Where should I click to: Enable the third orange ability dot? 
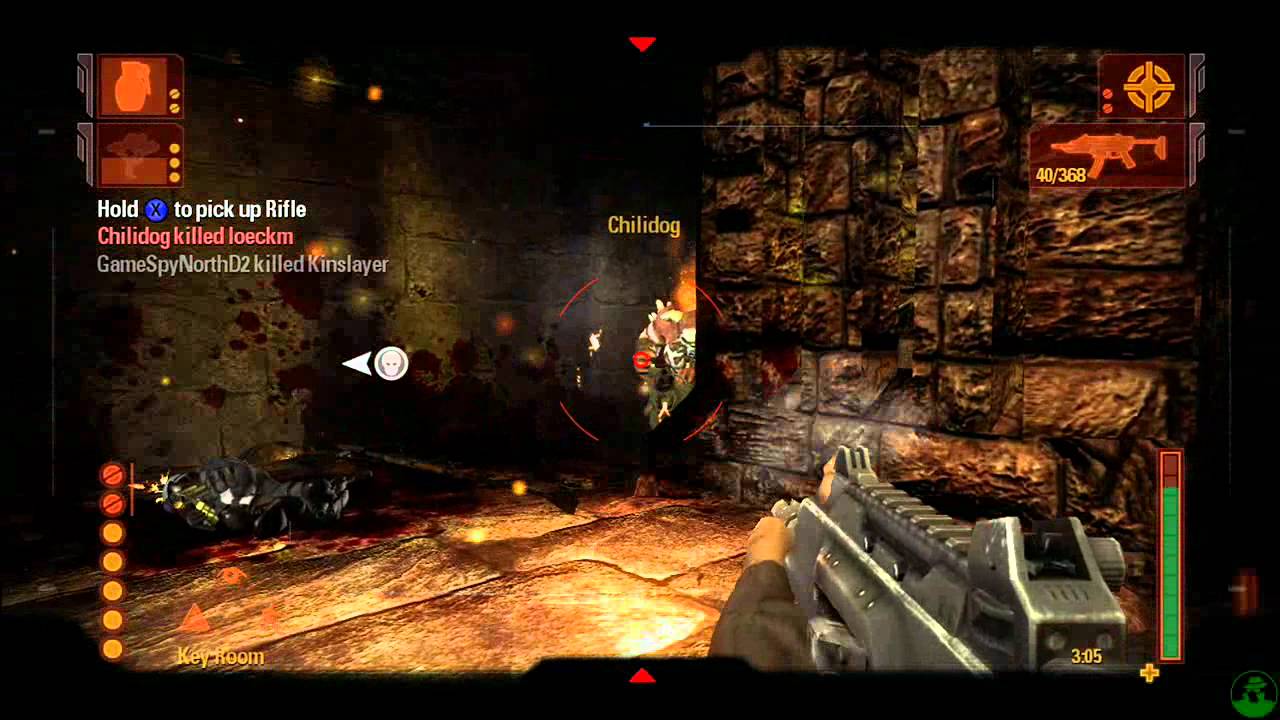pos(112,533)
